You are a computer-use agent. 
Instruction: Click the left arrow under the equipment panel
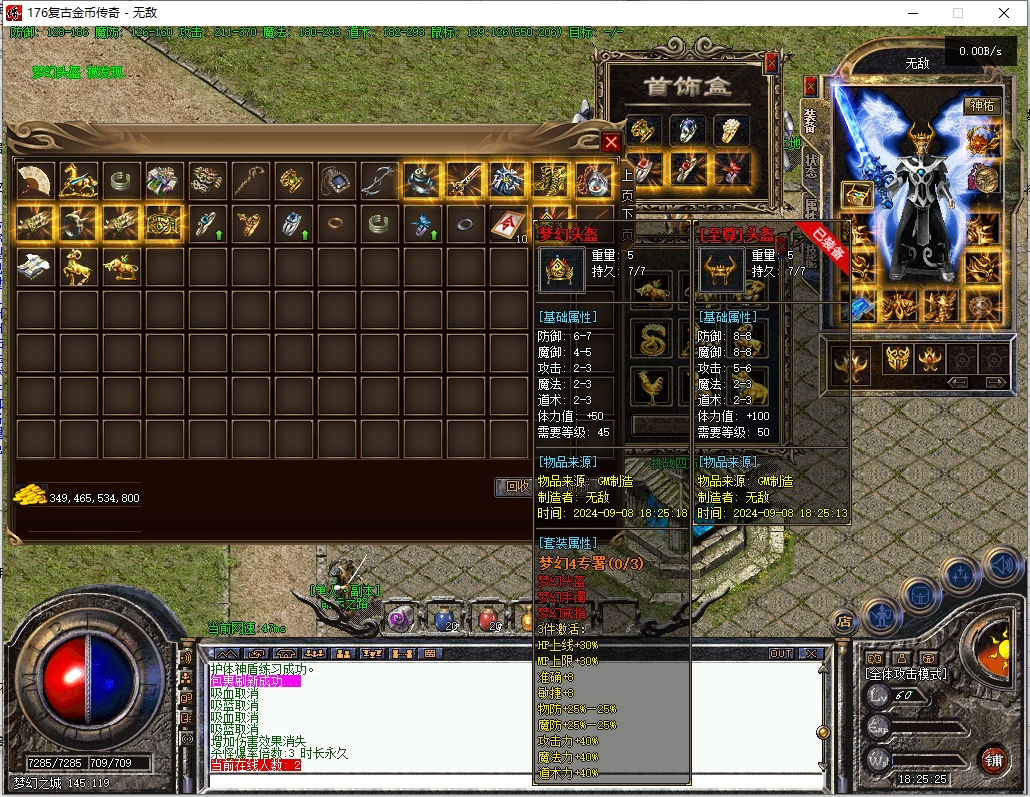(957, 382)
